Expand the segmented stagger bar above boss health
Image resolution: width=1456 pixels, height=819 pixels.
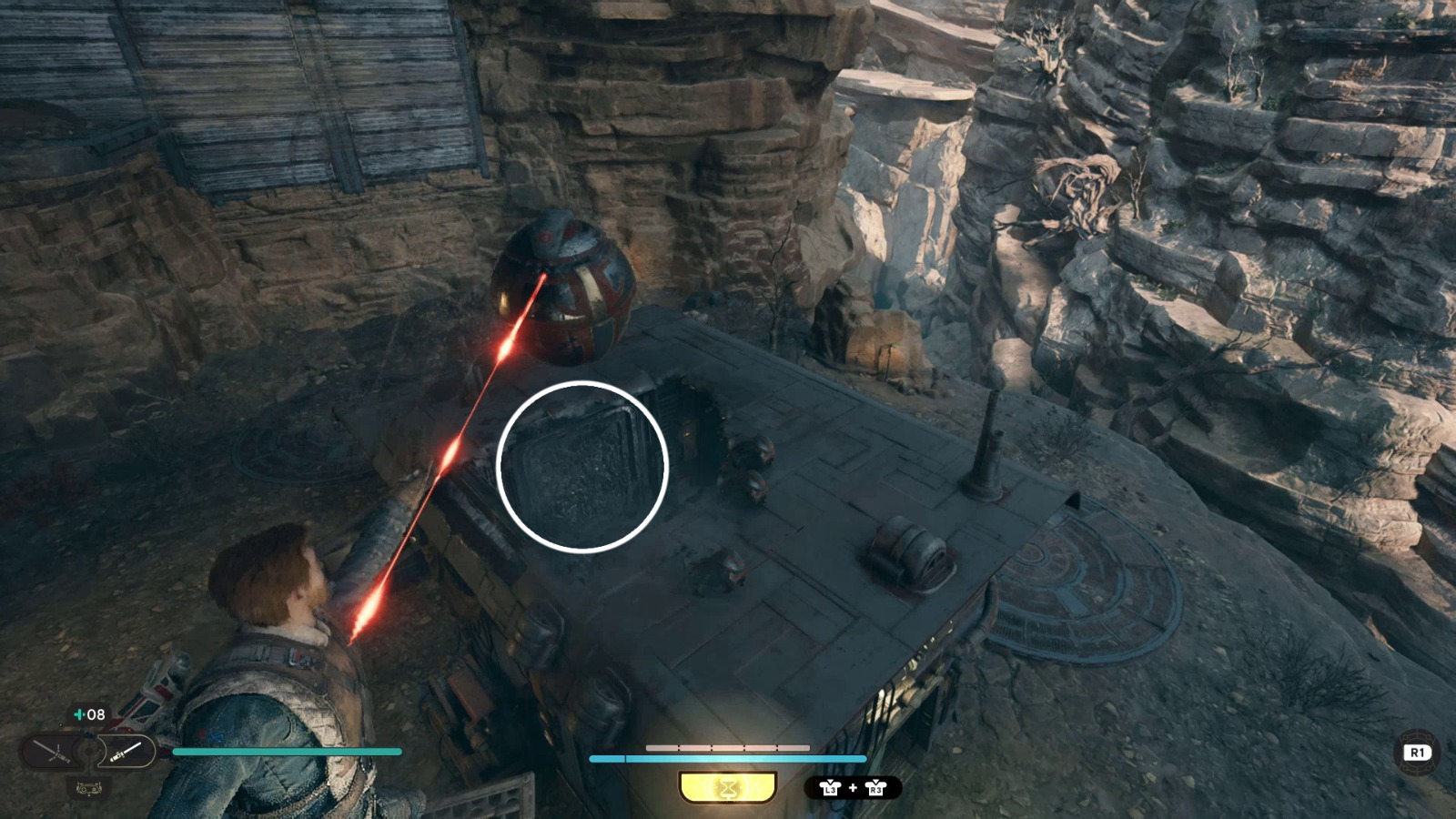728,747
